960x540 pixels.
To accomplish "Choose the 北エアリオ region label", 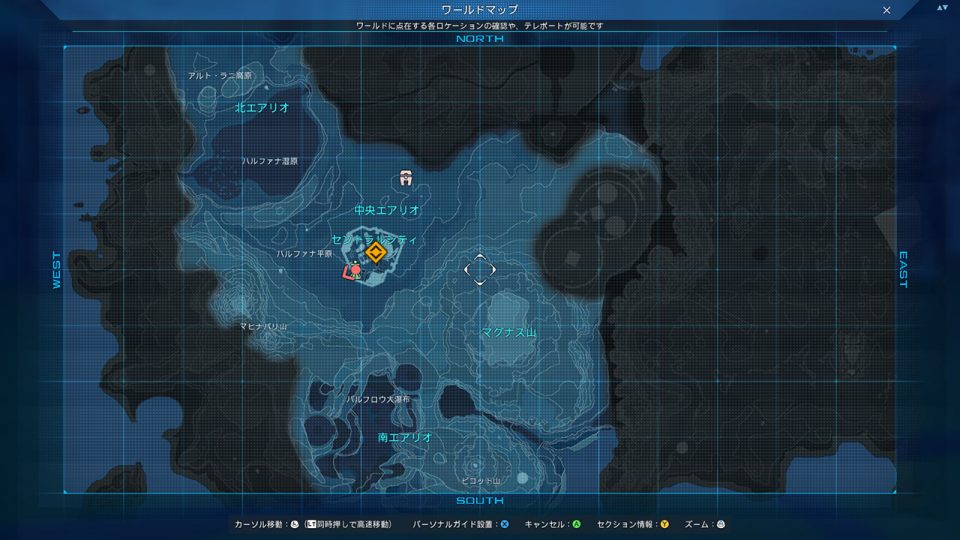I will (262, 107).
